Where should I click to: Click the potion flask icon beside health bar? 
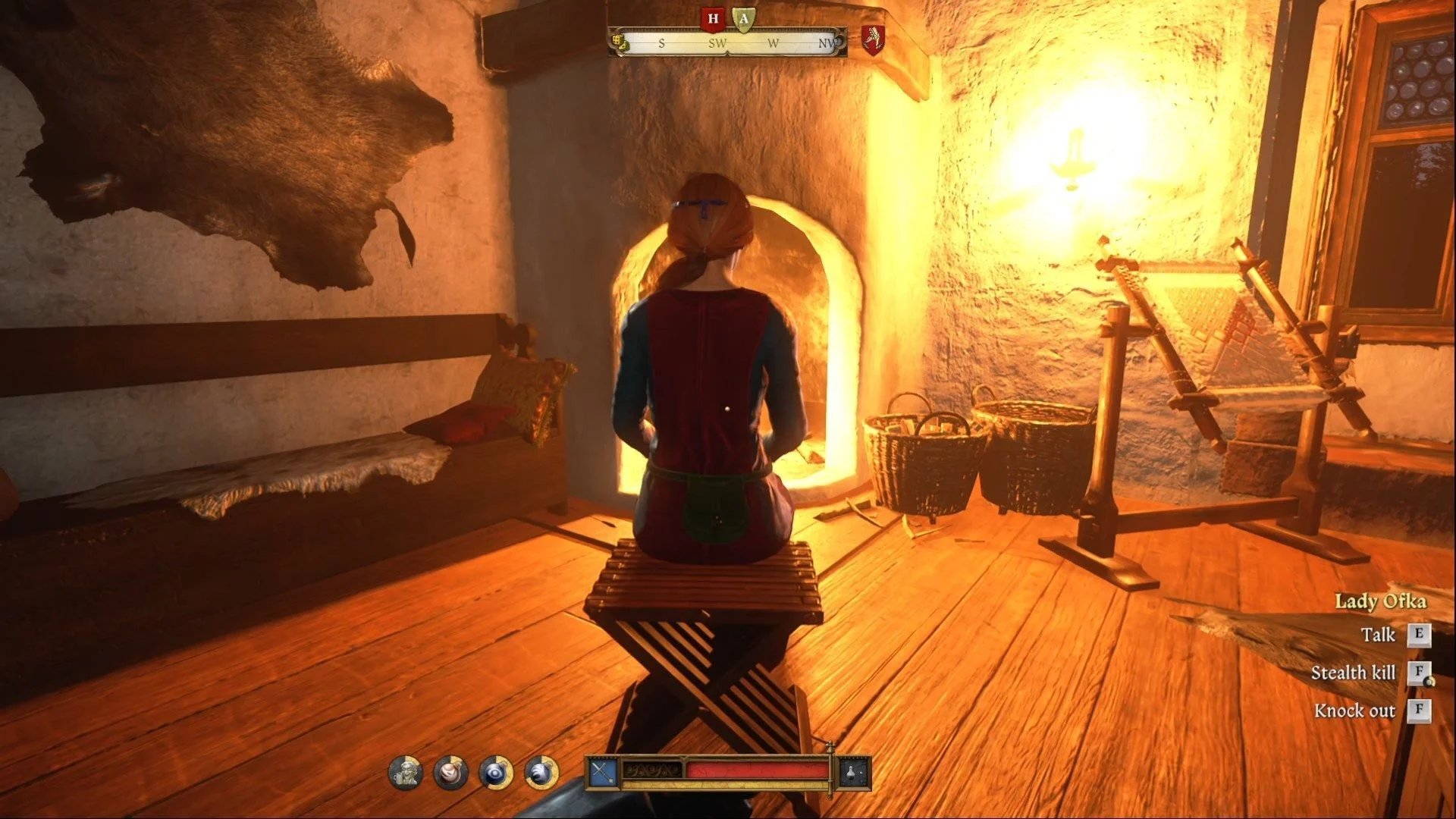852,773
